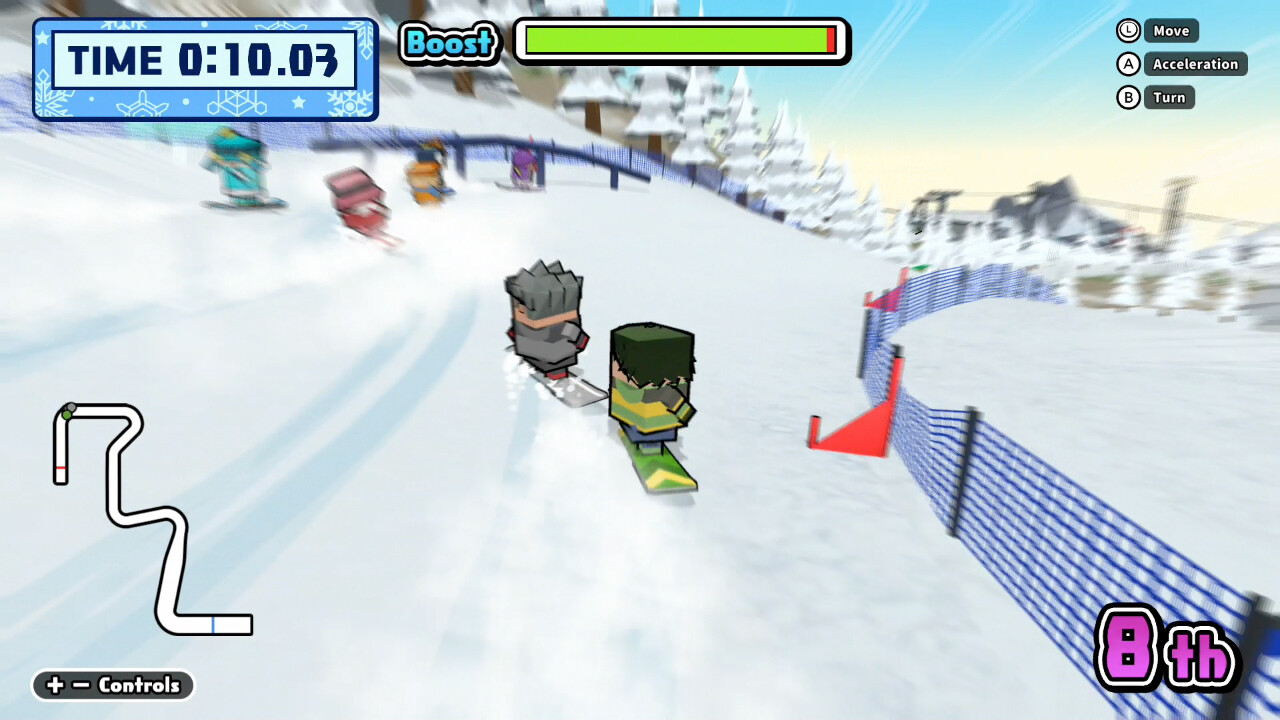Click the Boost text button
1280x720 pixels.
449,43
